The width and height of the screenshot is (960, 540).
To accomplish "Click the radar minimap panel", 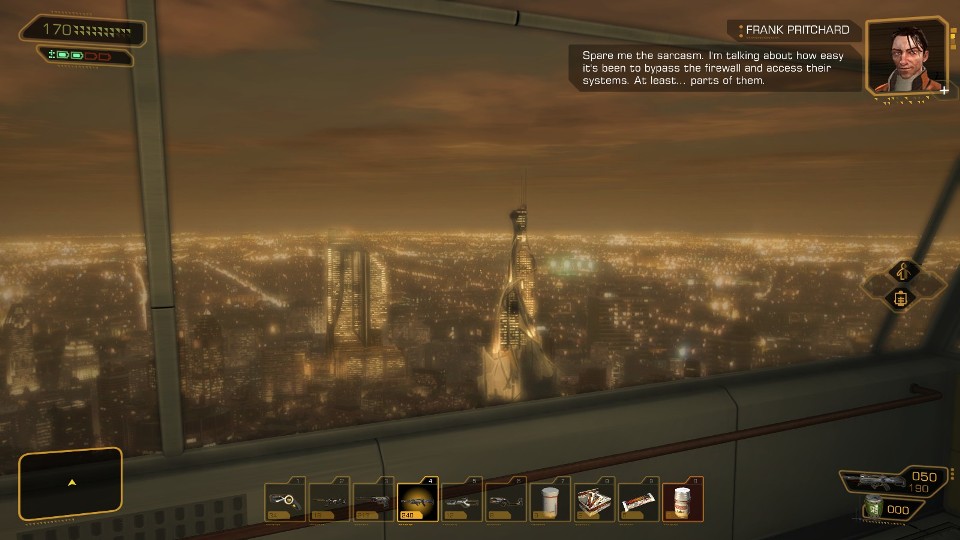I will (71, 483).
